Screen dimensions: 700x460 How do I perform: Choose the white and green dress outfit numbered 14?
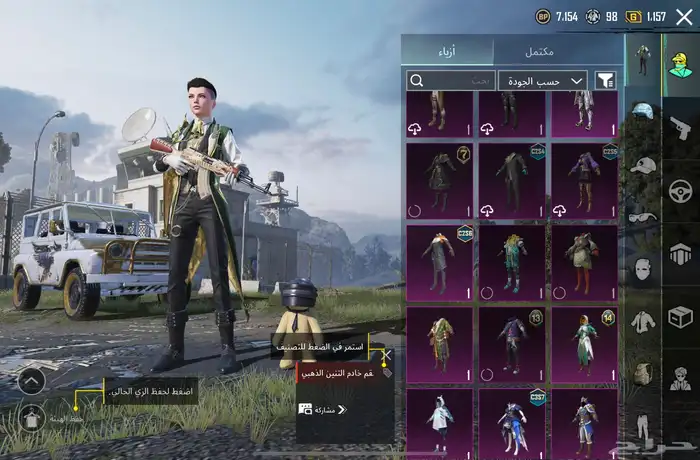pos(584,344)
